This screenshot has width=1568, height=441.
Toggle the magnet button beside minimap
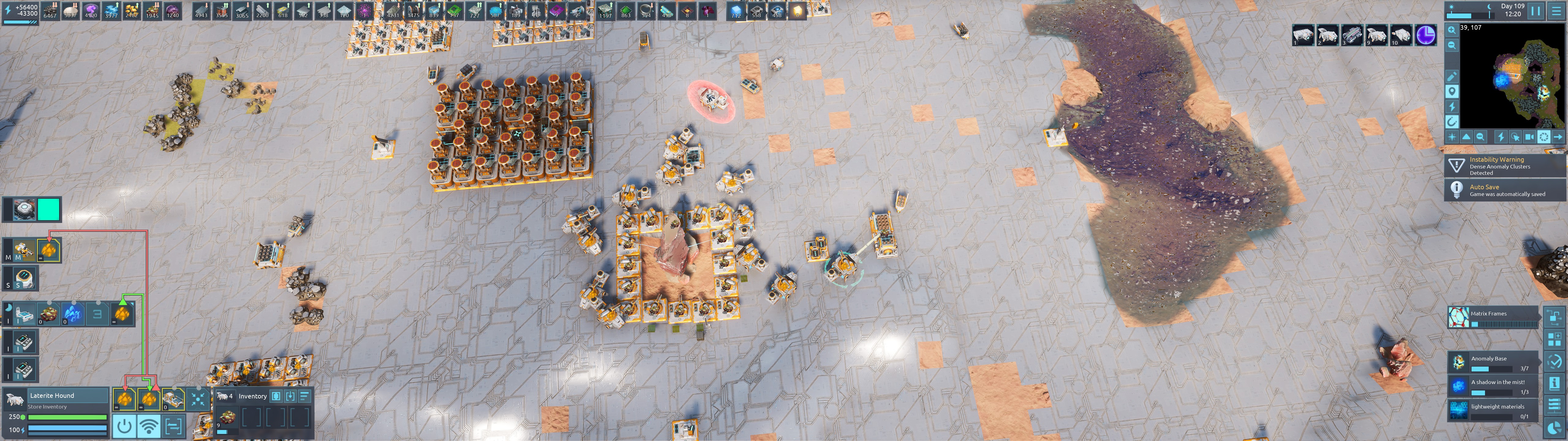pos(1452,122)
